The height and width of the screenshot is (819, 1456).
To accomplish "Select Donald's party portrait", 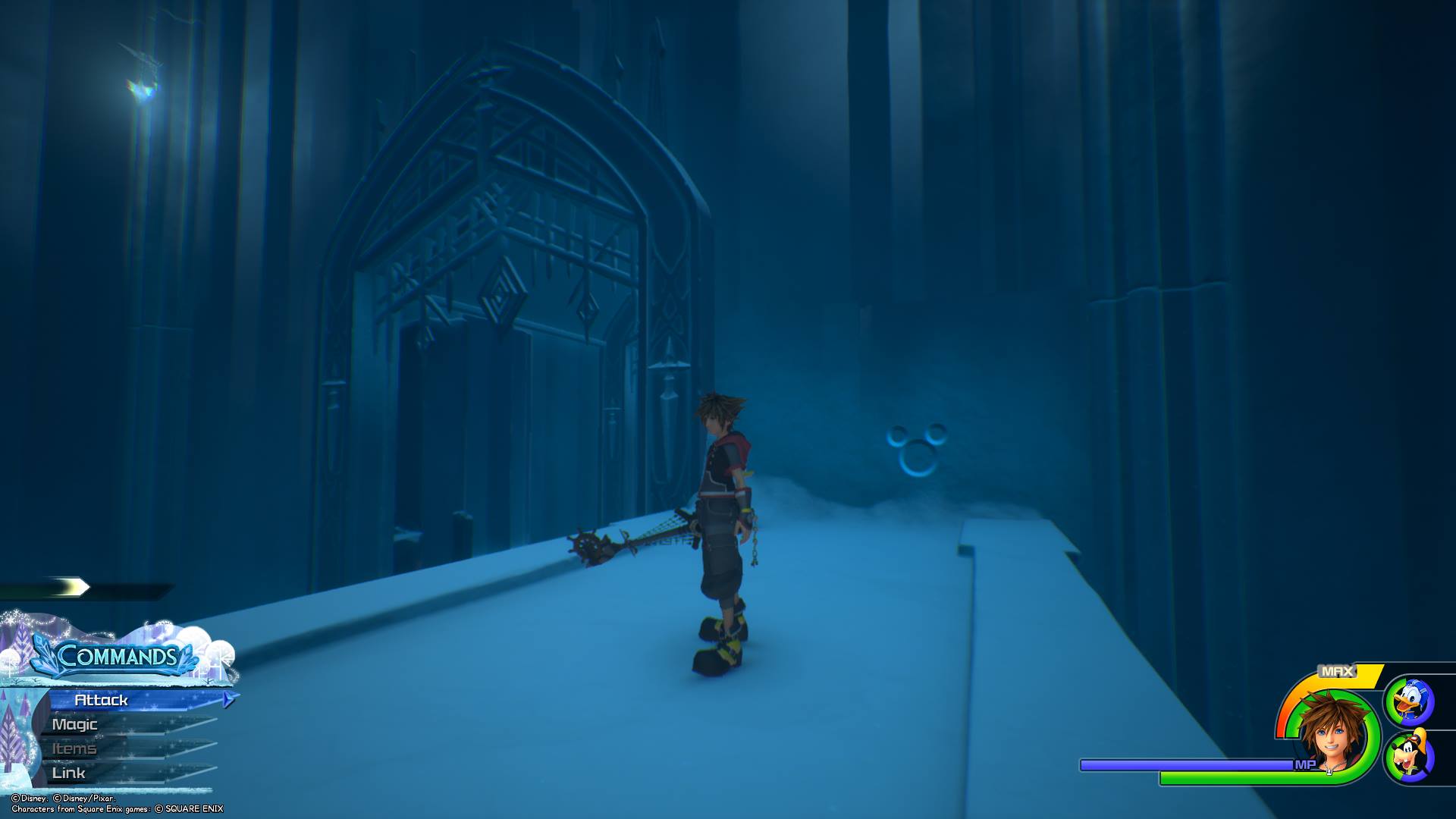I will click(1410, 701).
